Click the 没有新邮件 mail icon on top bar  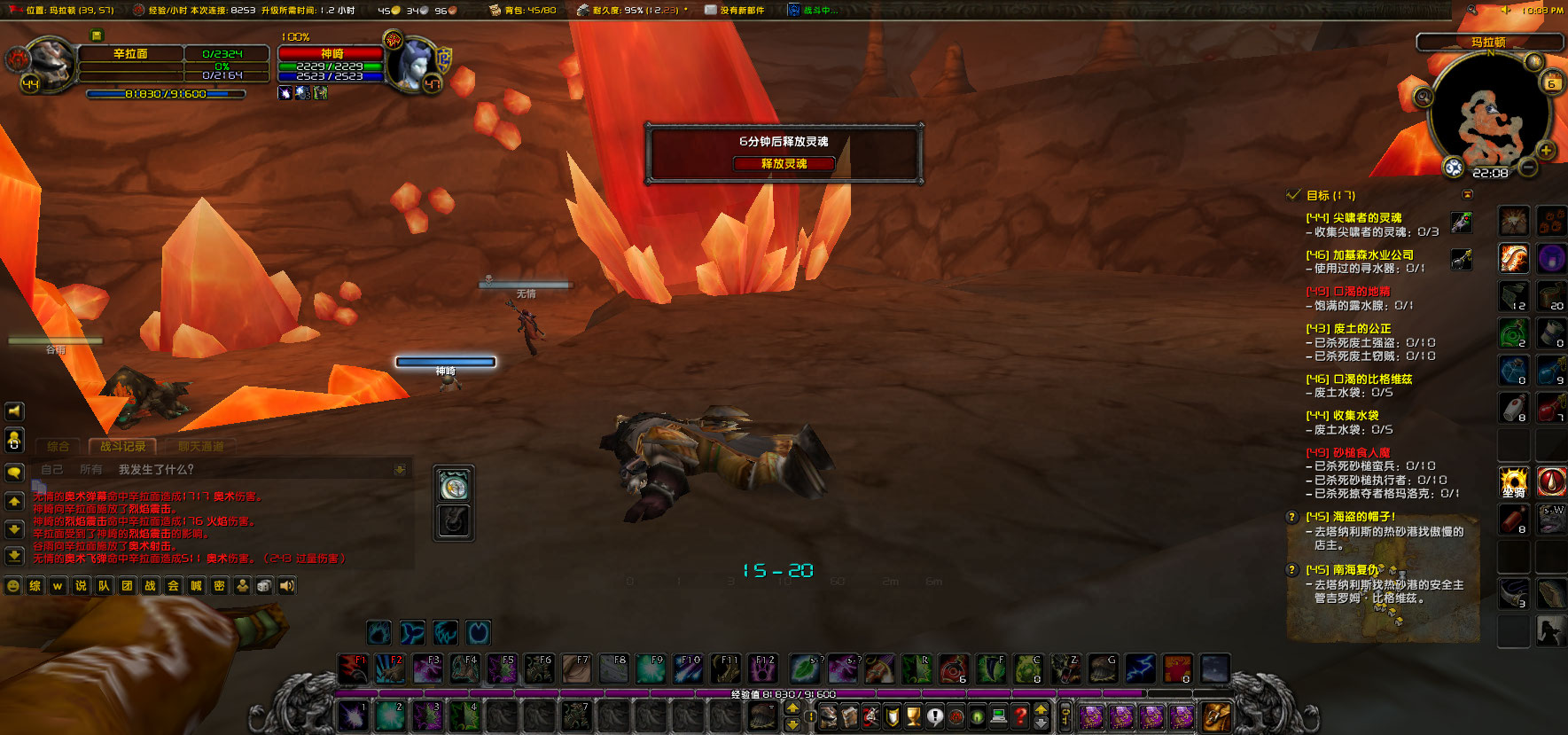(709, 11)
